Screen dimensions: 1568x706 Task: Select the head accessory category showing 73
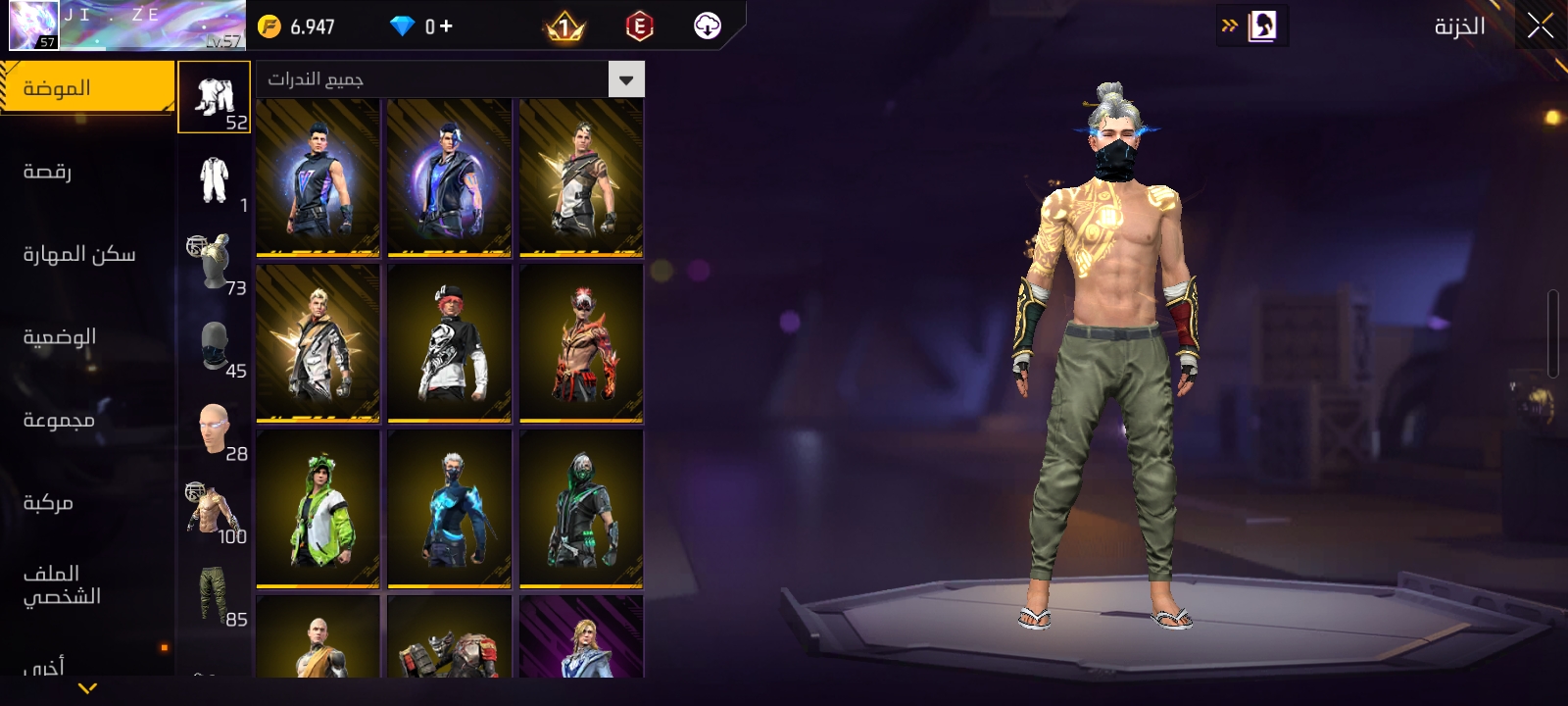pyautogui.click(x=215, y=263)
